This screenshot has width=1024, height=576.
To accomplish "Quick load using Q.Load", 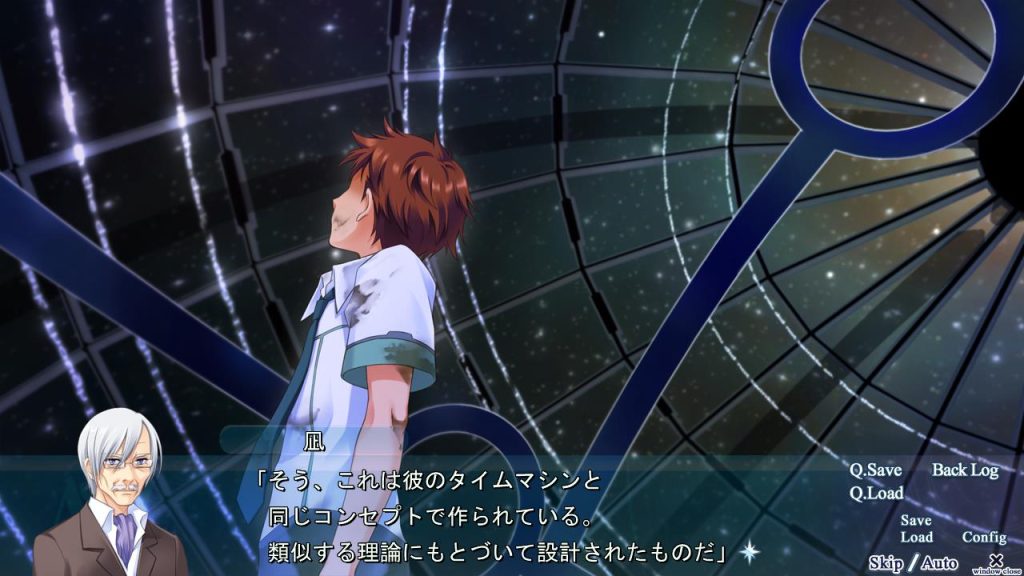I will point(877,493).
